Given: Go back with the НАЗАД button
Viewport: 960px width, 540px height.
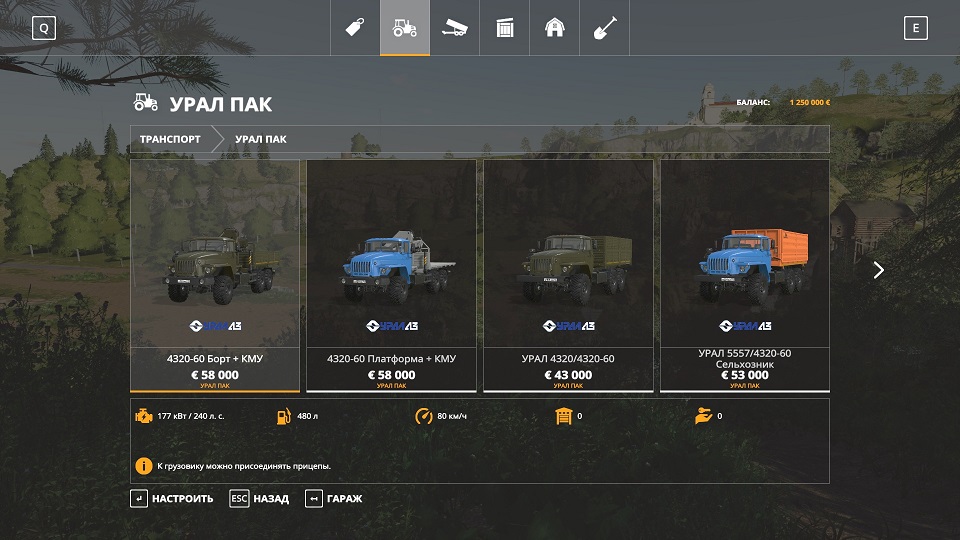Looking at the screenshot, I should (259, 498).
